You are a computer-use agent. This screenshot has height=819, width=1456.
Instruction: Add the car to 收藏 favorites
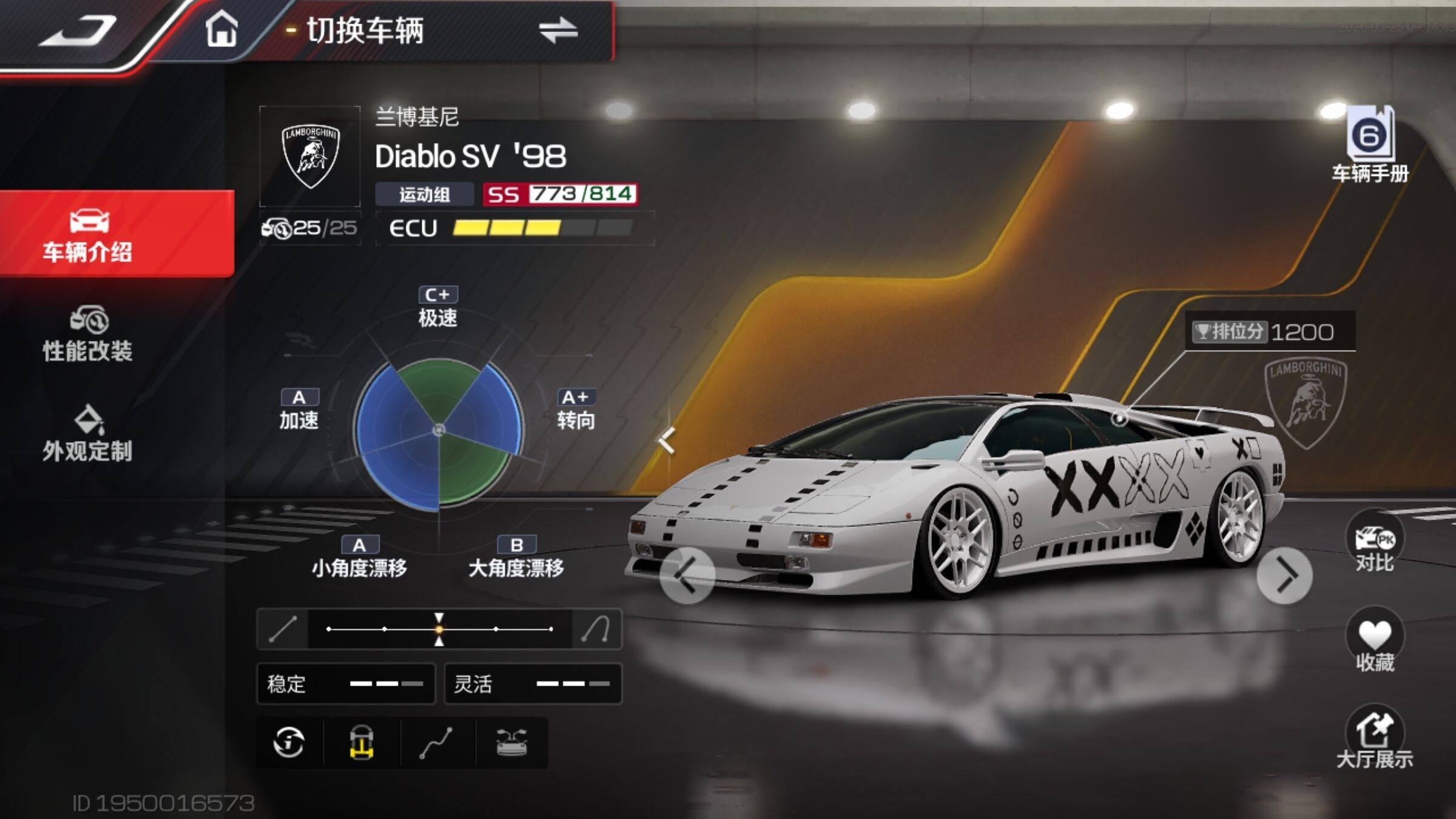pyautogui.click(x=1375, y=642)
